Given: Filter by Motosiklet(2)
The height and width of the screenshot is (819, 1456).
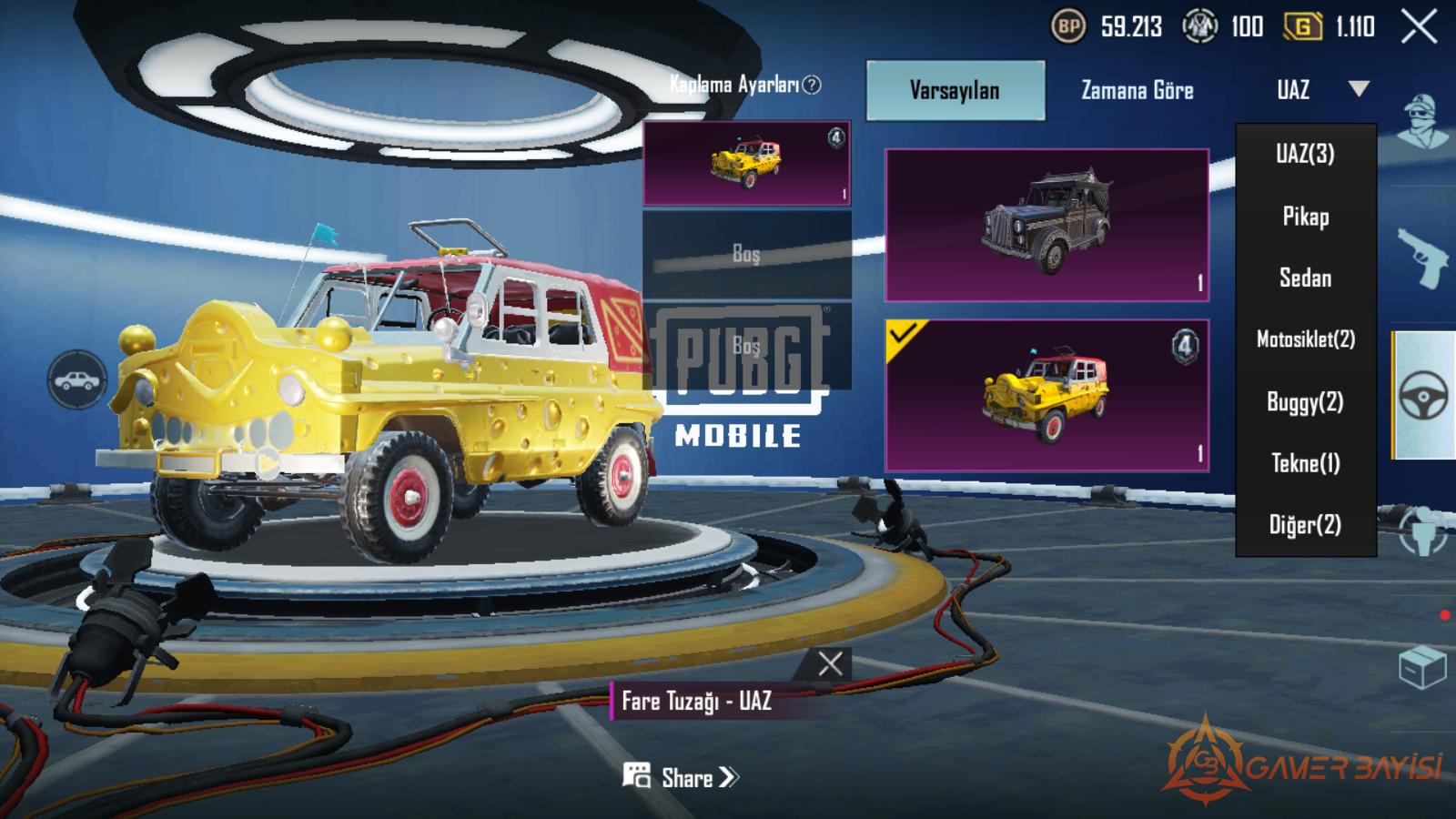Looking at the screenshot, I should click(x=1305, y=339).
